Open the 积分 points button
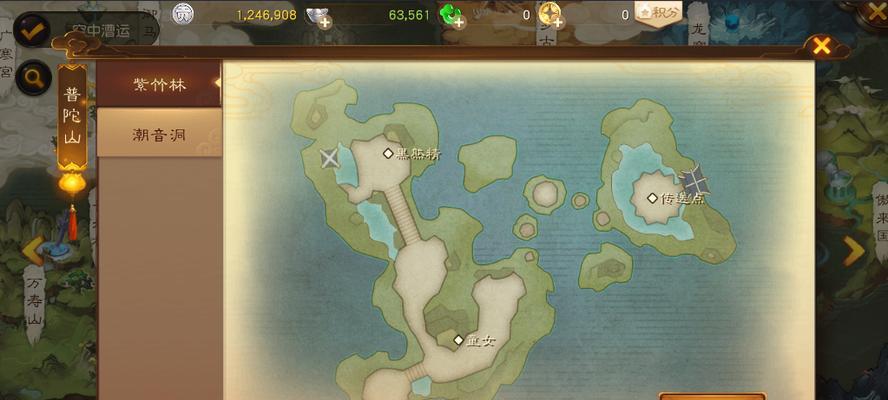Image resolution: width=888 pixels, height=400 pixels. pos(658,13)
